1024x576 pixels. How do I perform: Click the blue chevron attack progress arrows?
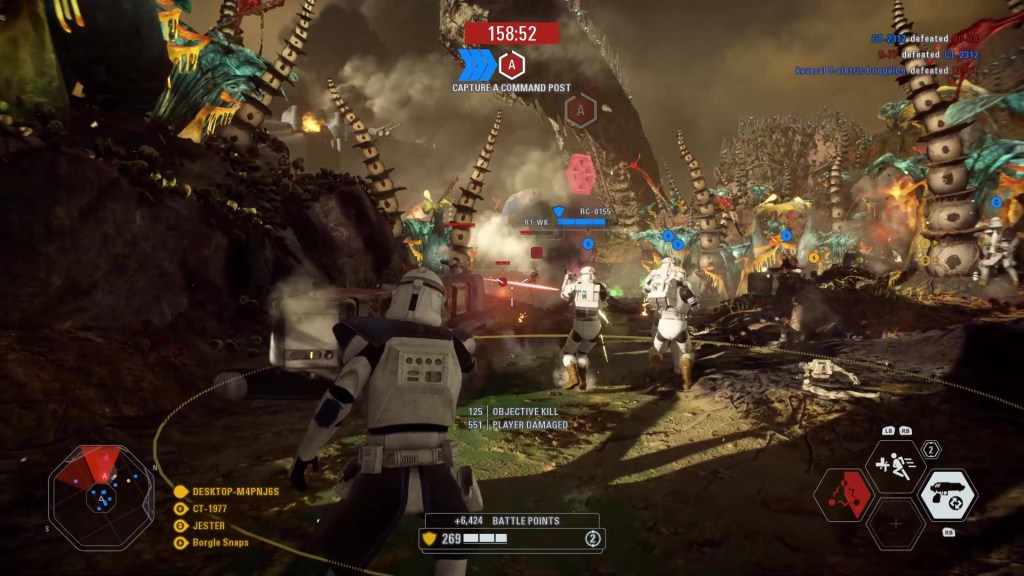476,65
